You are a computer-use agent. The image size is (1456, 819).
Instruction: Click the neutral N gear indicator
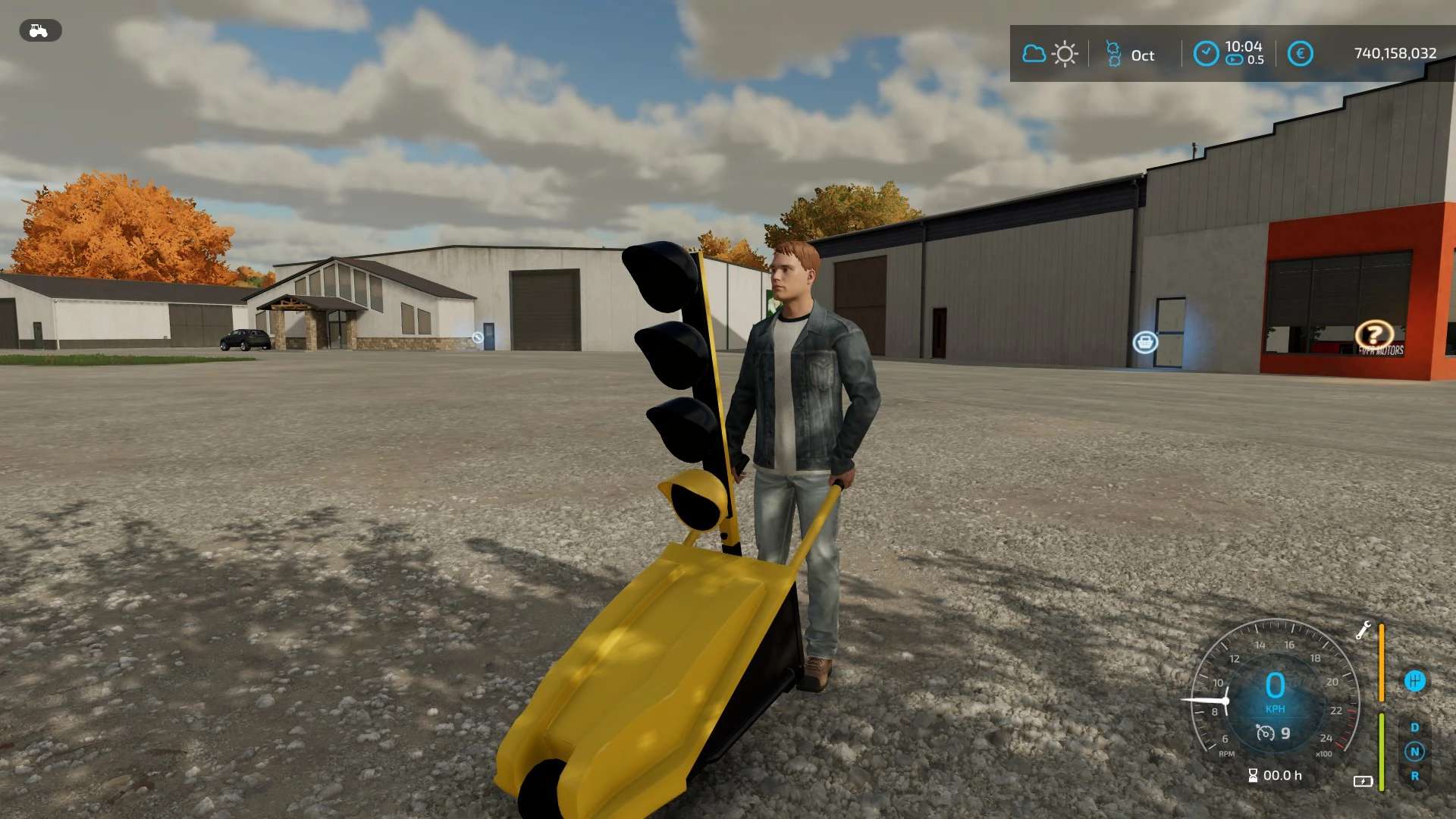pyautogui.click(x=1414, y=752)
